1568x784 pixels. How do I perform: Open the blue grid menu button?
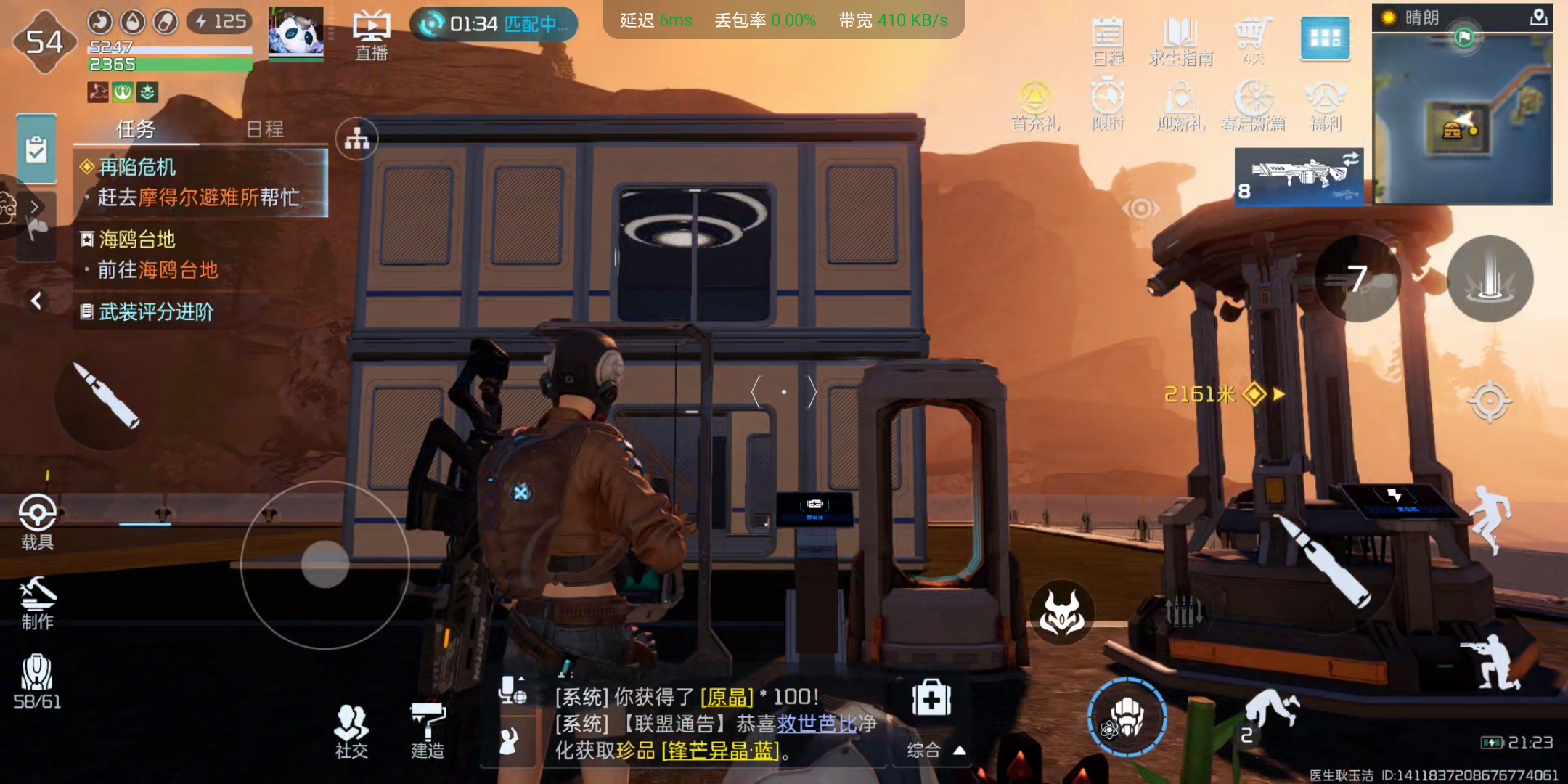[x=1325, y=38]
